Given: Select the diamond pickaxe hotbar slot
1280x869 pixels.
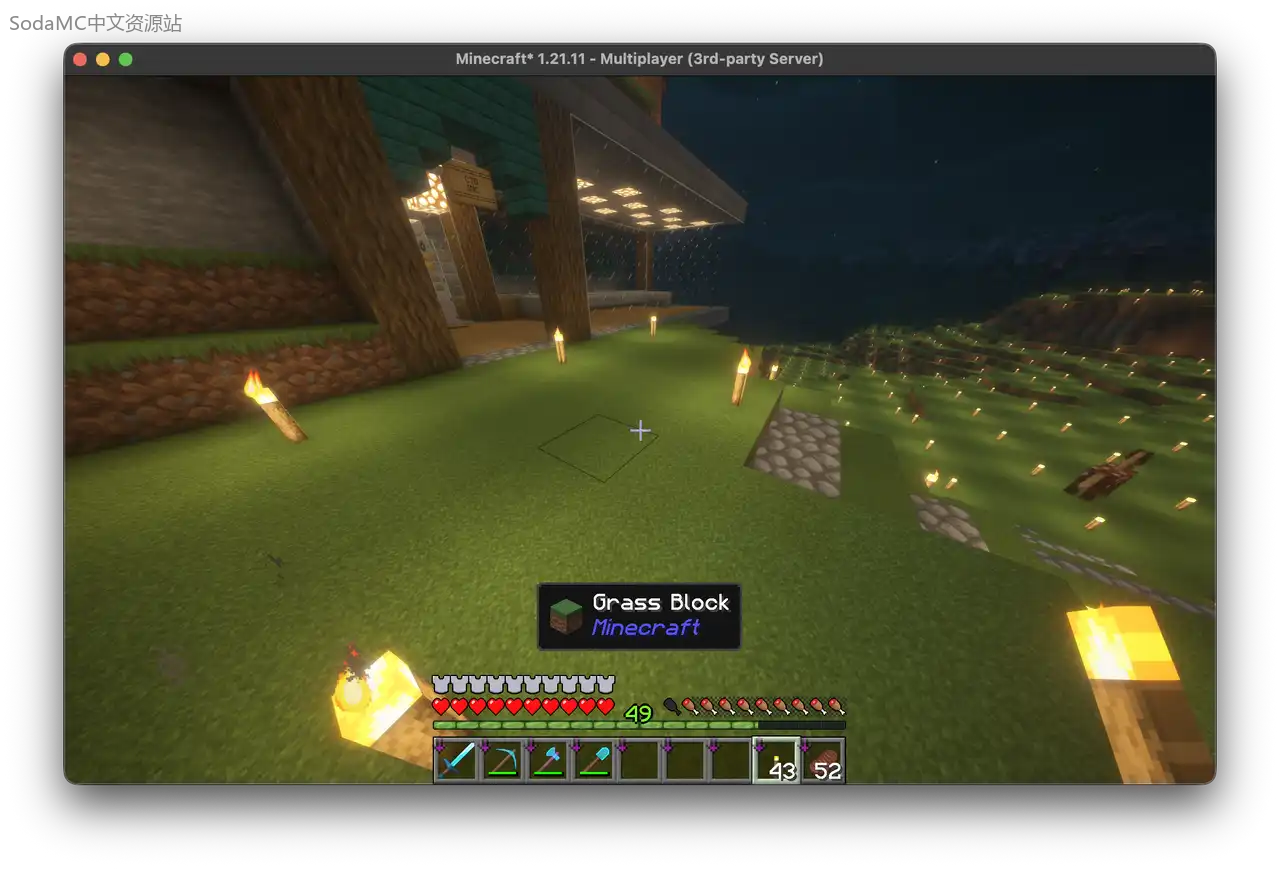Looking at the screenshot, I should [x=501, y=761].
